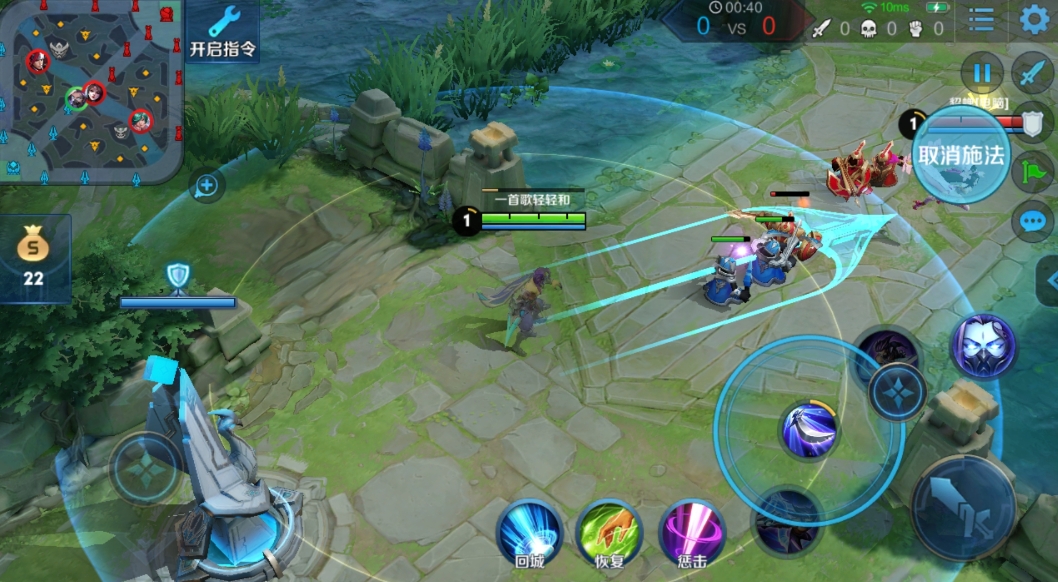This screenshot has height=582, width=1058.
Task: Pause the match
Action: tap(982, 73)
